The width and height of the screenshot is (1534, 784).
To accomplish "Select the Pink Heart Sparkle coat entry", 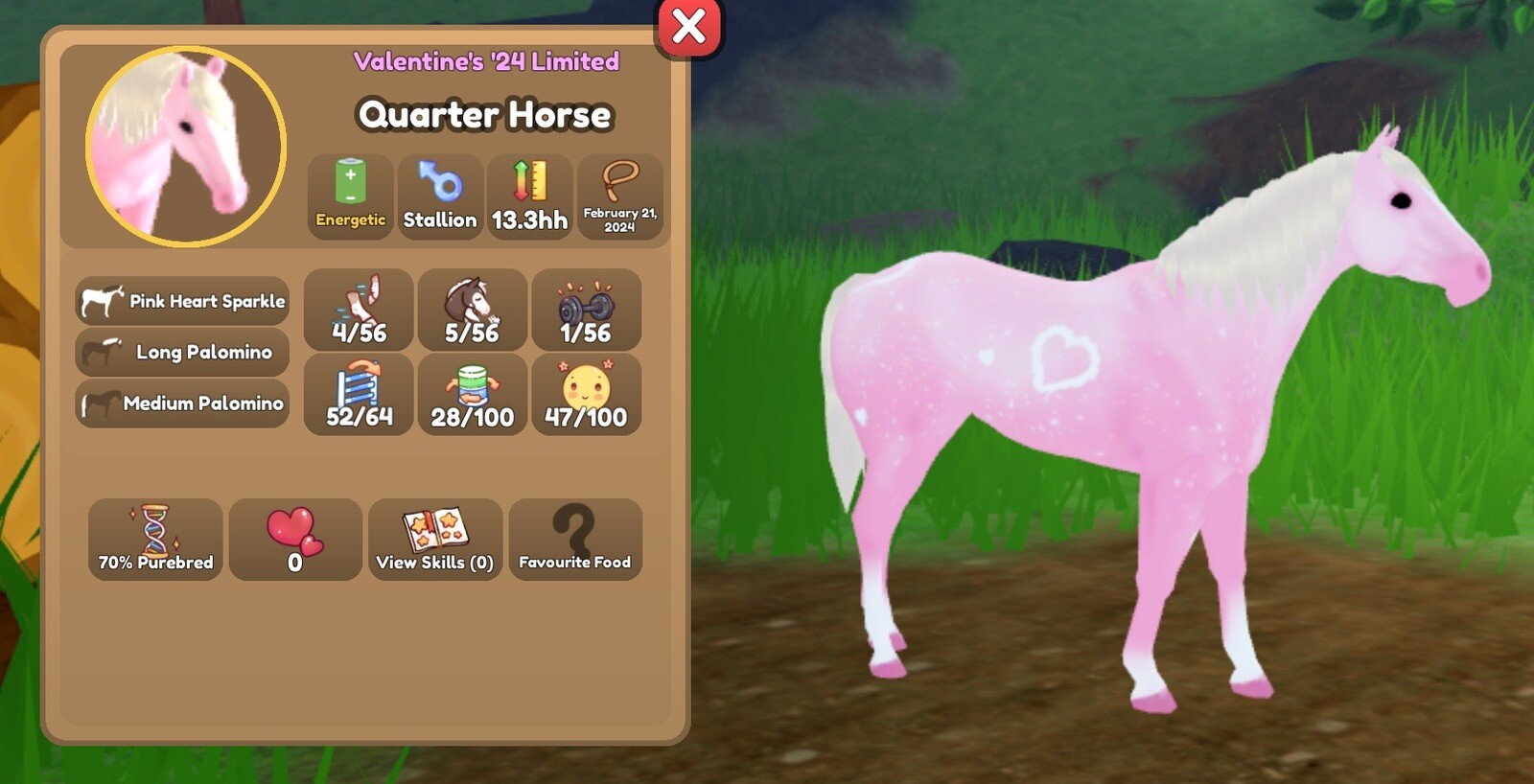I will point(182,301).
